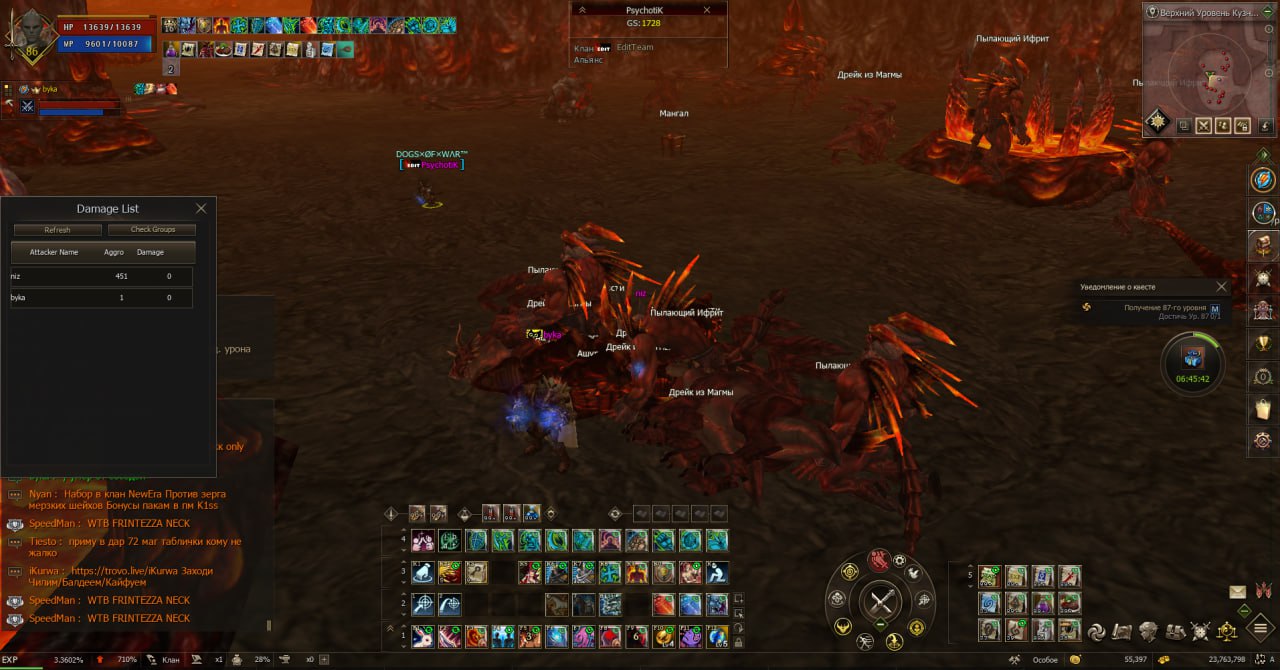The width and height of the screenshot is (1280, 670).
Task: Select attacker row byka in Damage List
Action: tap(100, 298)
